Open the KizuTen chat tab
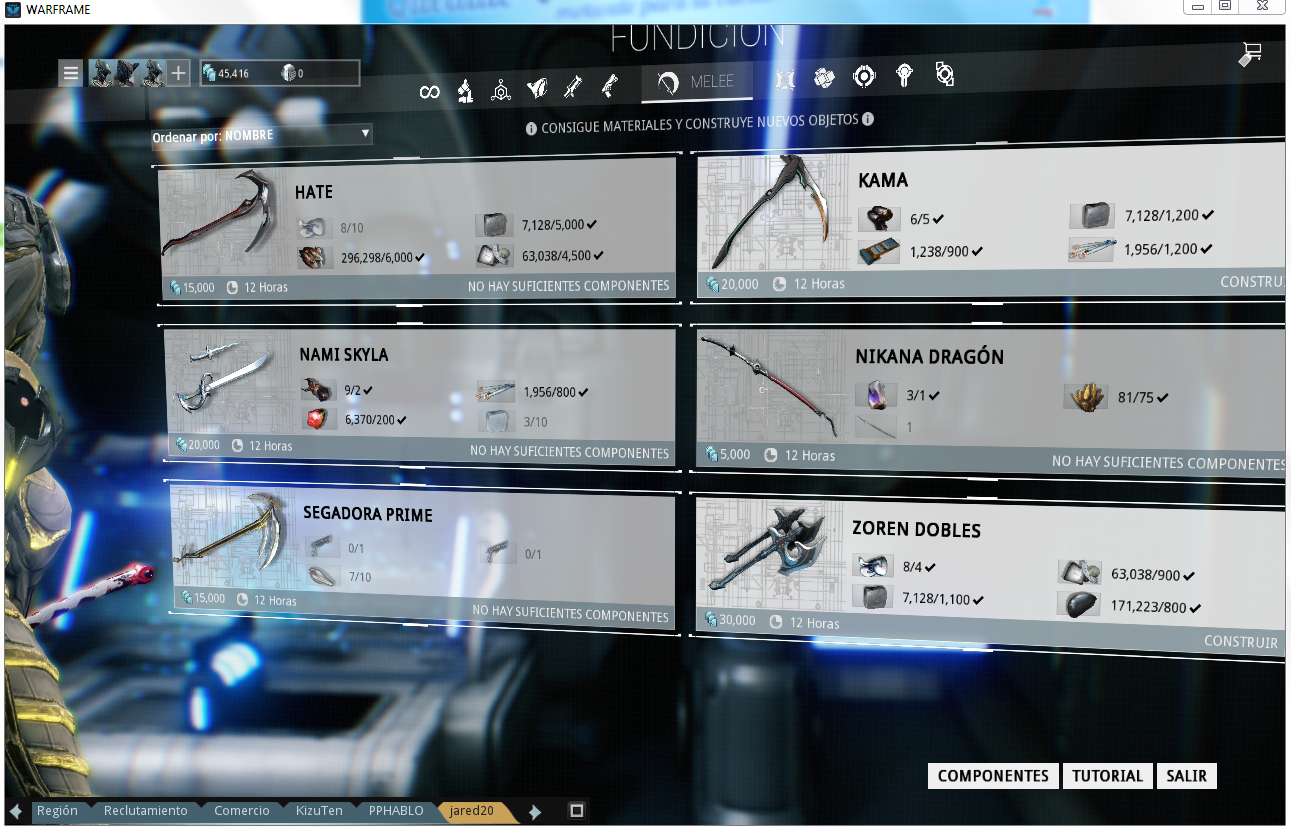 coord(319,811)
